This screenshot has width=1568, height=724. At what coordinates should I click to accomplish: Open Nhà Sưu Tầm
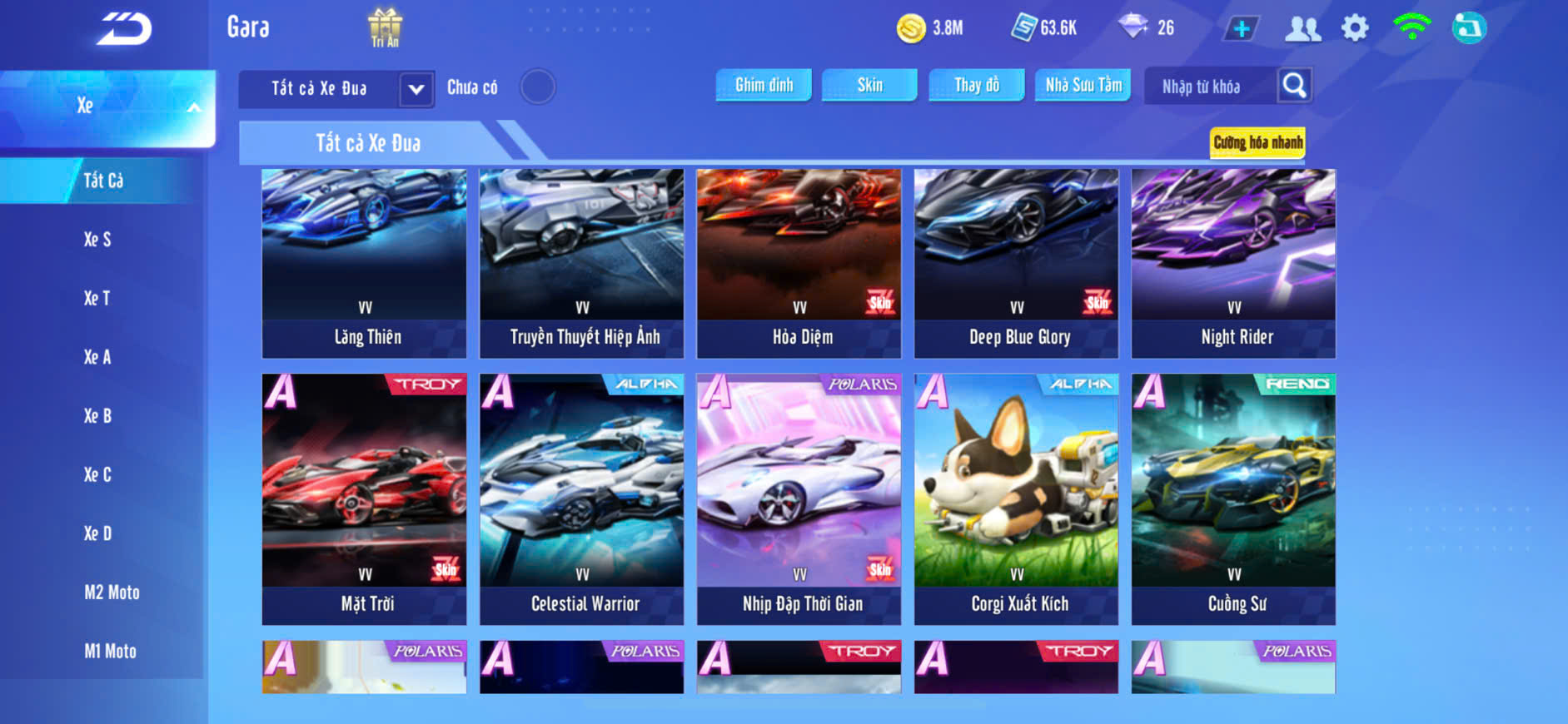pos(1083,85)
